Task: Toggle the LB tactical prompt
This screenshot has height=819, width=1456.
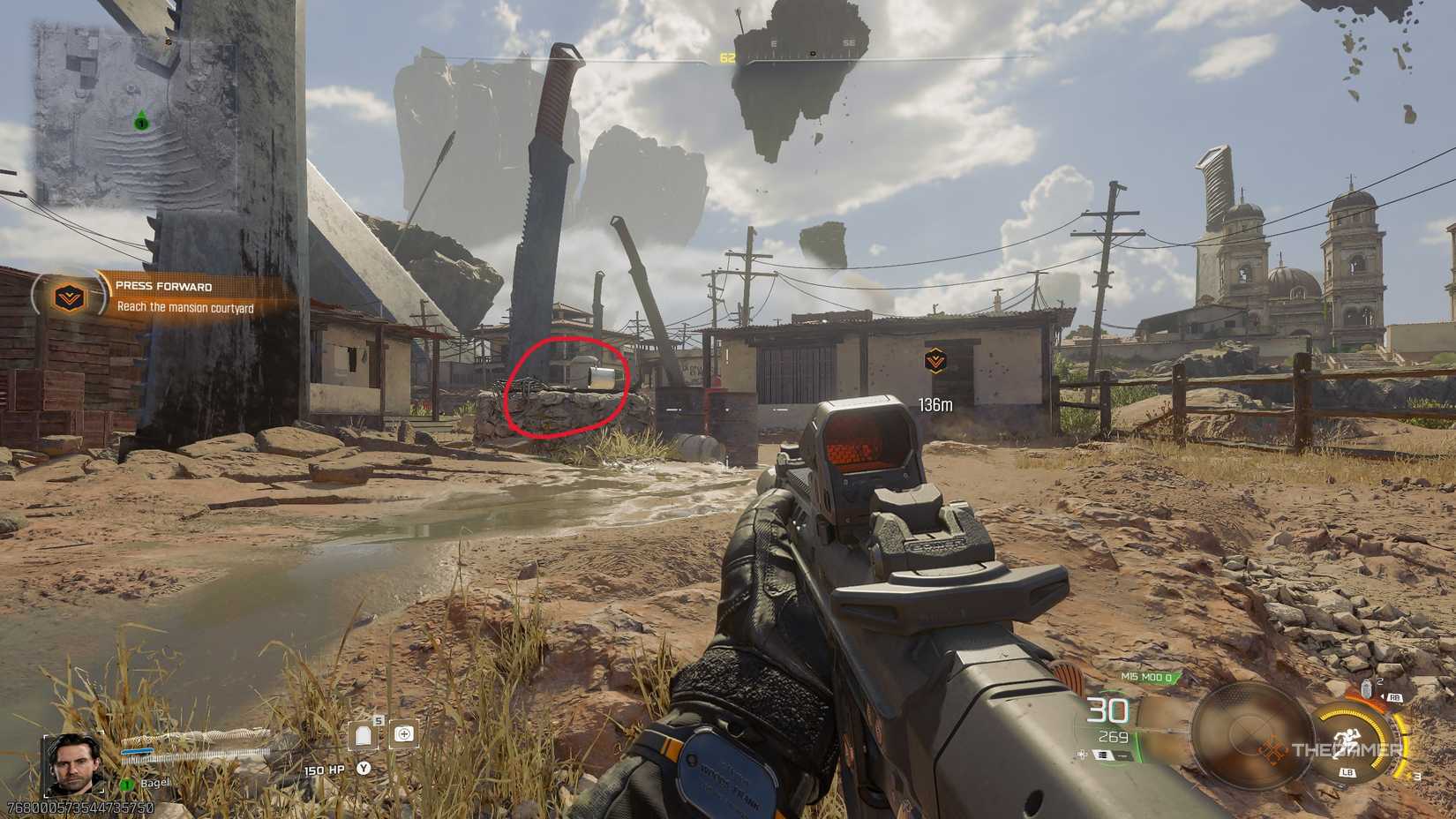Action: (x=1347, y=771)
